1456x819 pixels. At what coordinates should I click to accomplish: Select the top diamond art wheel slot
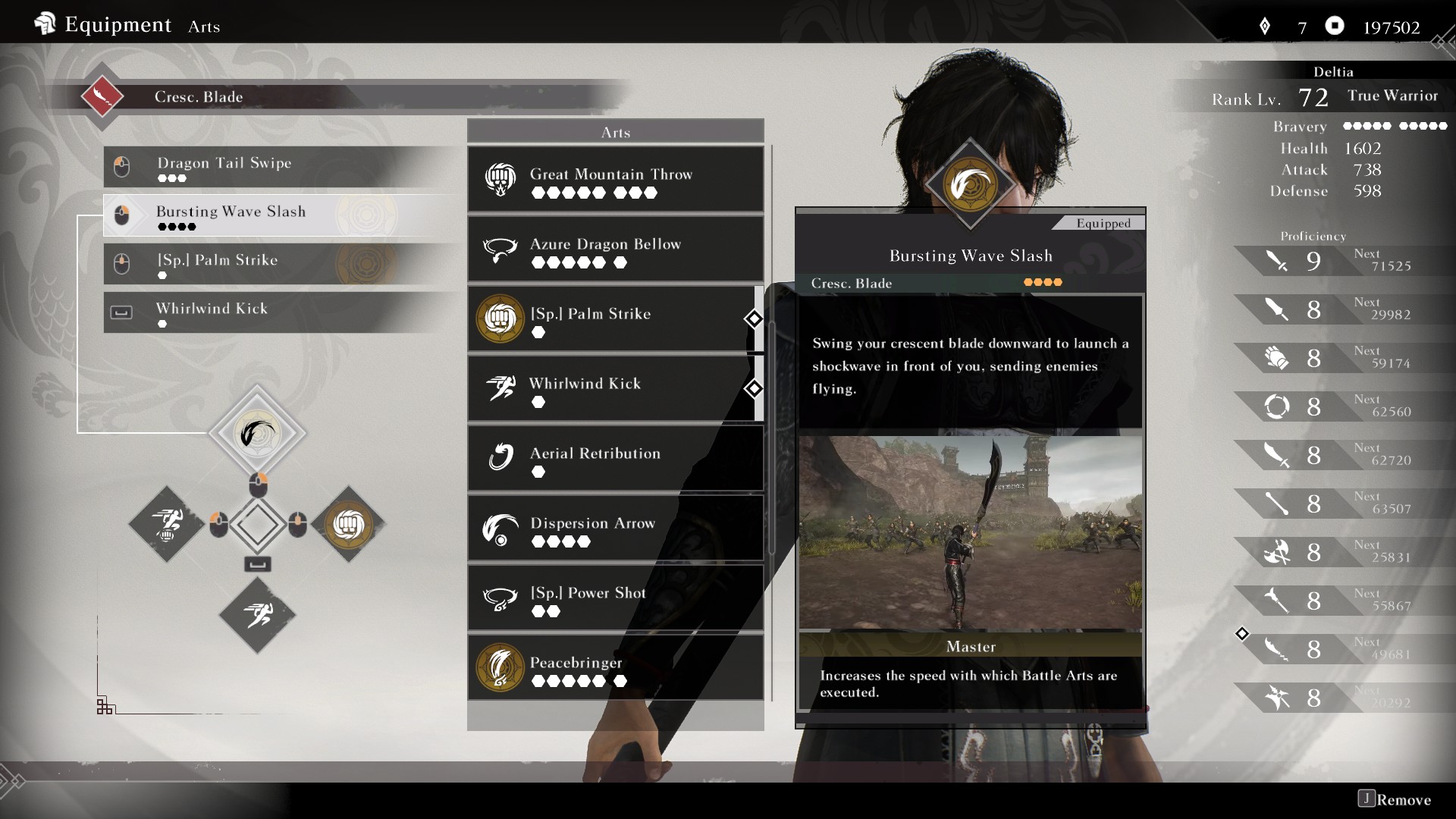point(257,433)
